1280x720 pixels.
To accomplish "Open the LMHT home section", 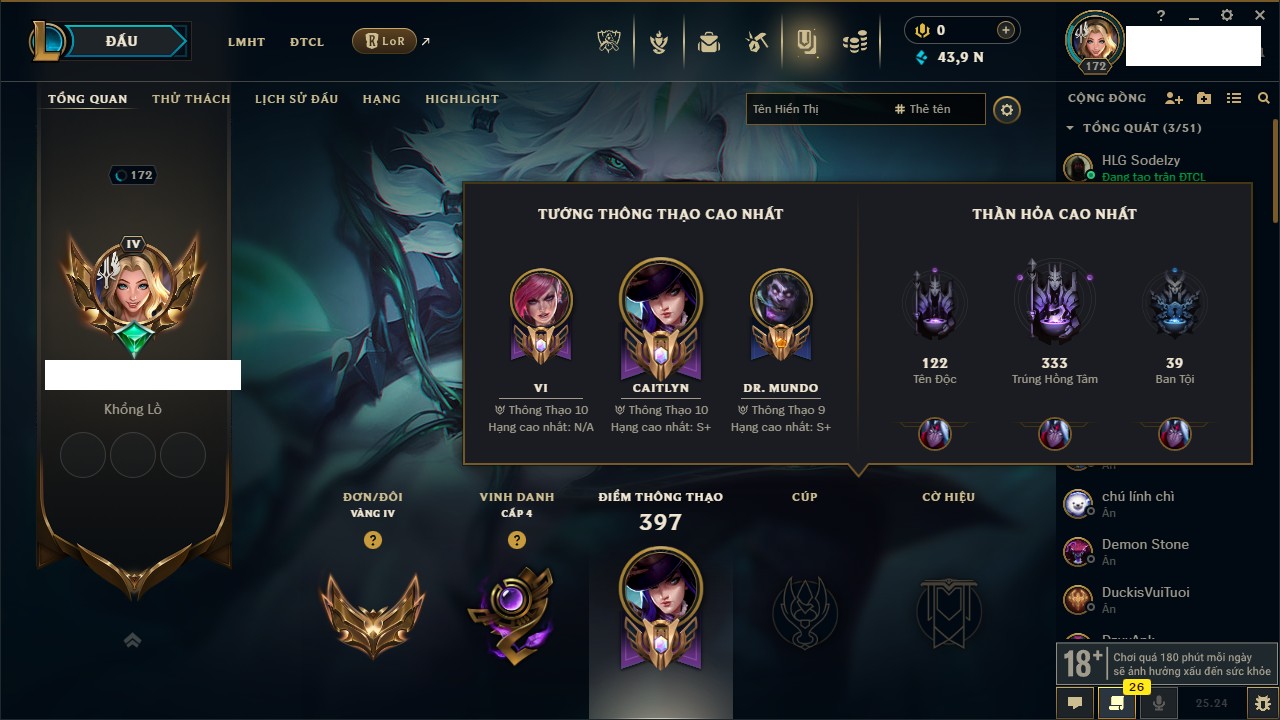I will pos(246,42).
